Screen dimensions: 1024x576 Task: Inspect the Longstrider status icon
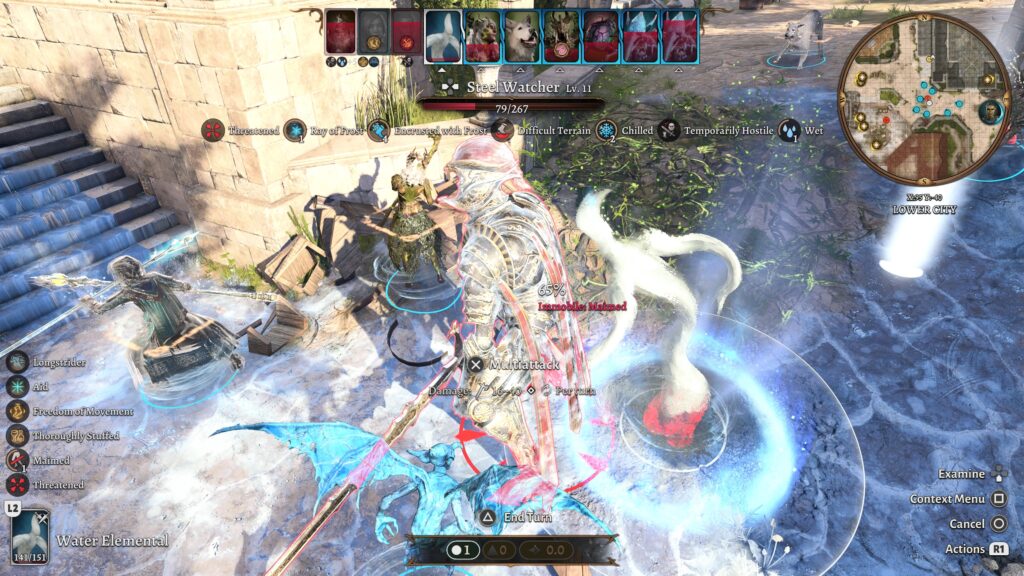(x=17, y=363)
